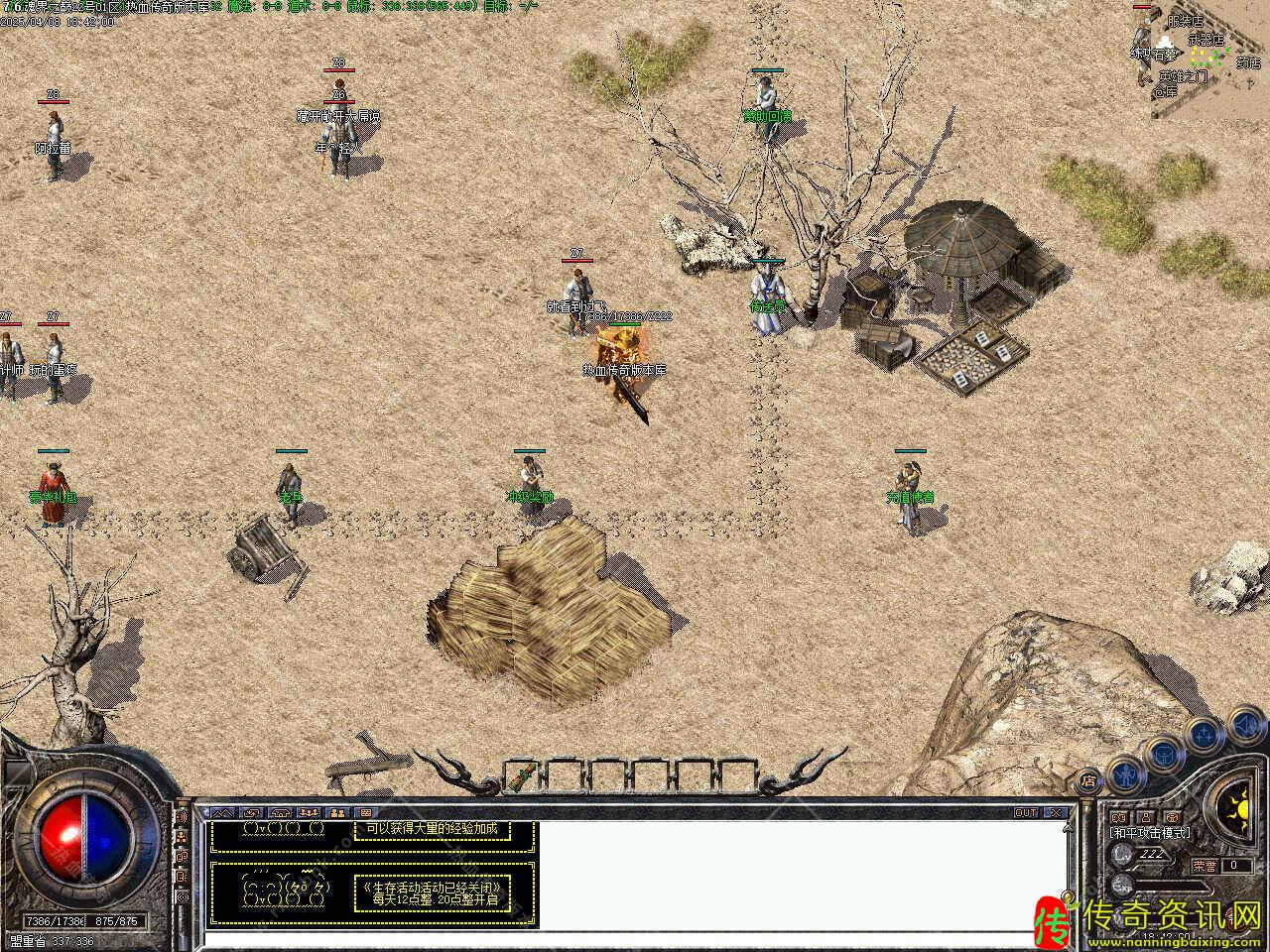Viewport: 1270px width, 952px height.
Task: Click the OUT button on chat panel
Action: (x=1025, y=812)
